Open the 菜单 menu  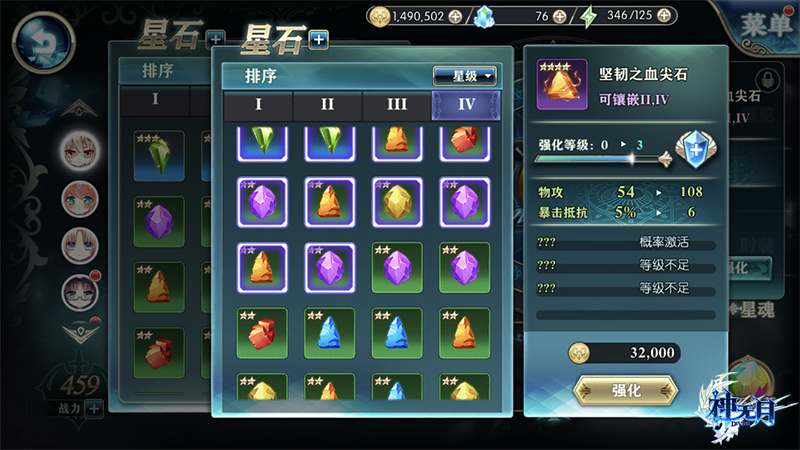coord(767,27)
